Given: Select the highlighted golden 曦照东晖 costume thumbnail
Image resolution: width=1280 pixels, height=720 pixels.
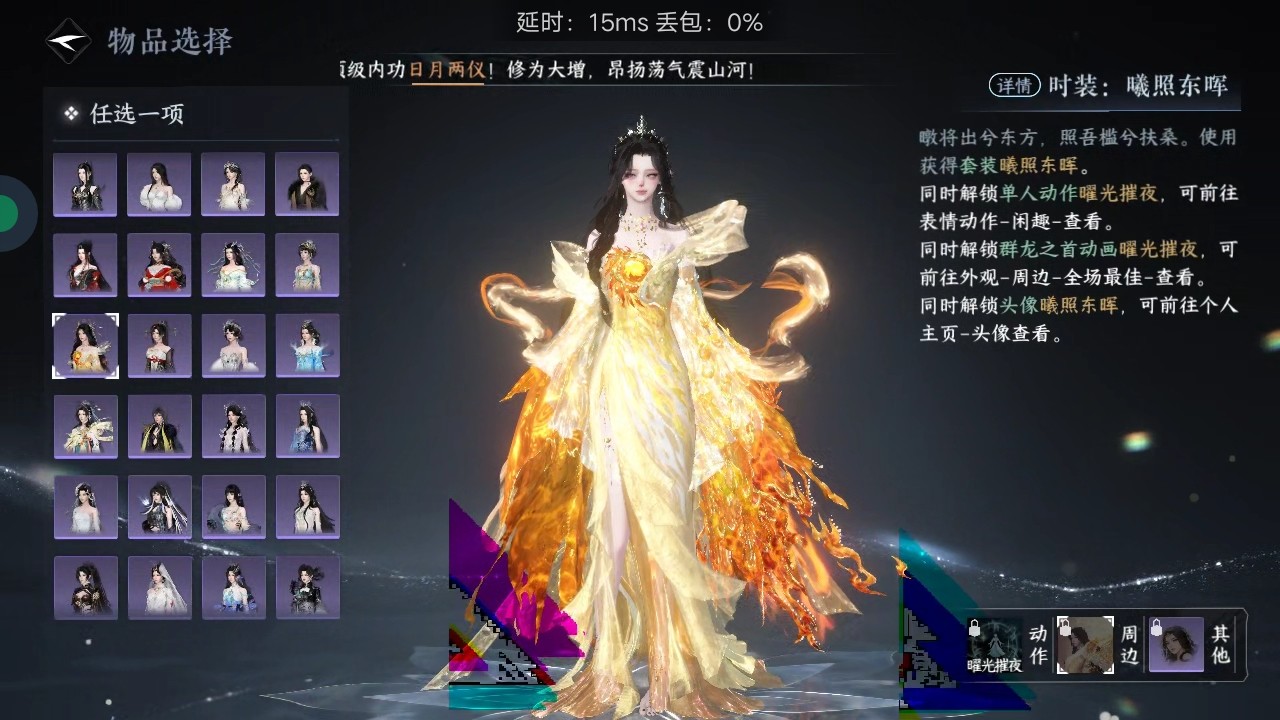Looking at the screenshot, I should (85, 346).
